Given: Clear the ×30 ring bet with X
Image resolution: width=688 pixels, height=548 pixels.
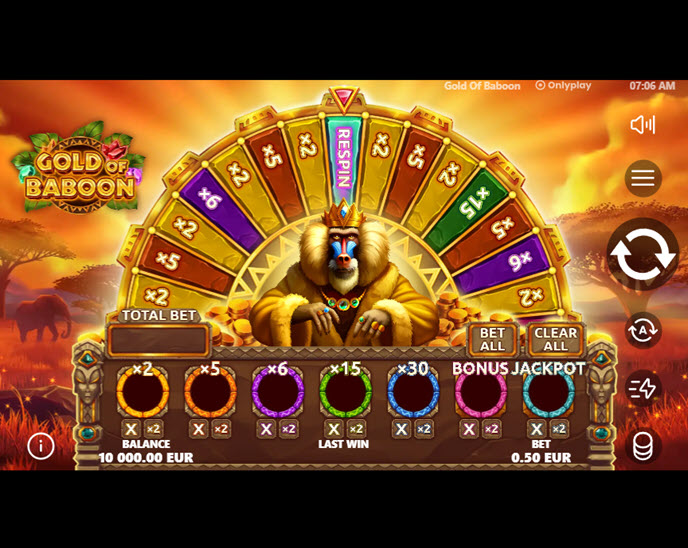Looking at the screenshot, I should (401, 429).
